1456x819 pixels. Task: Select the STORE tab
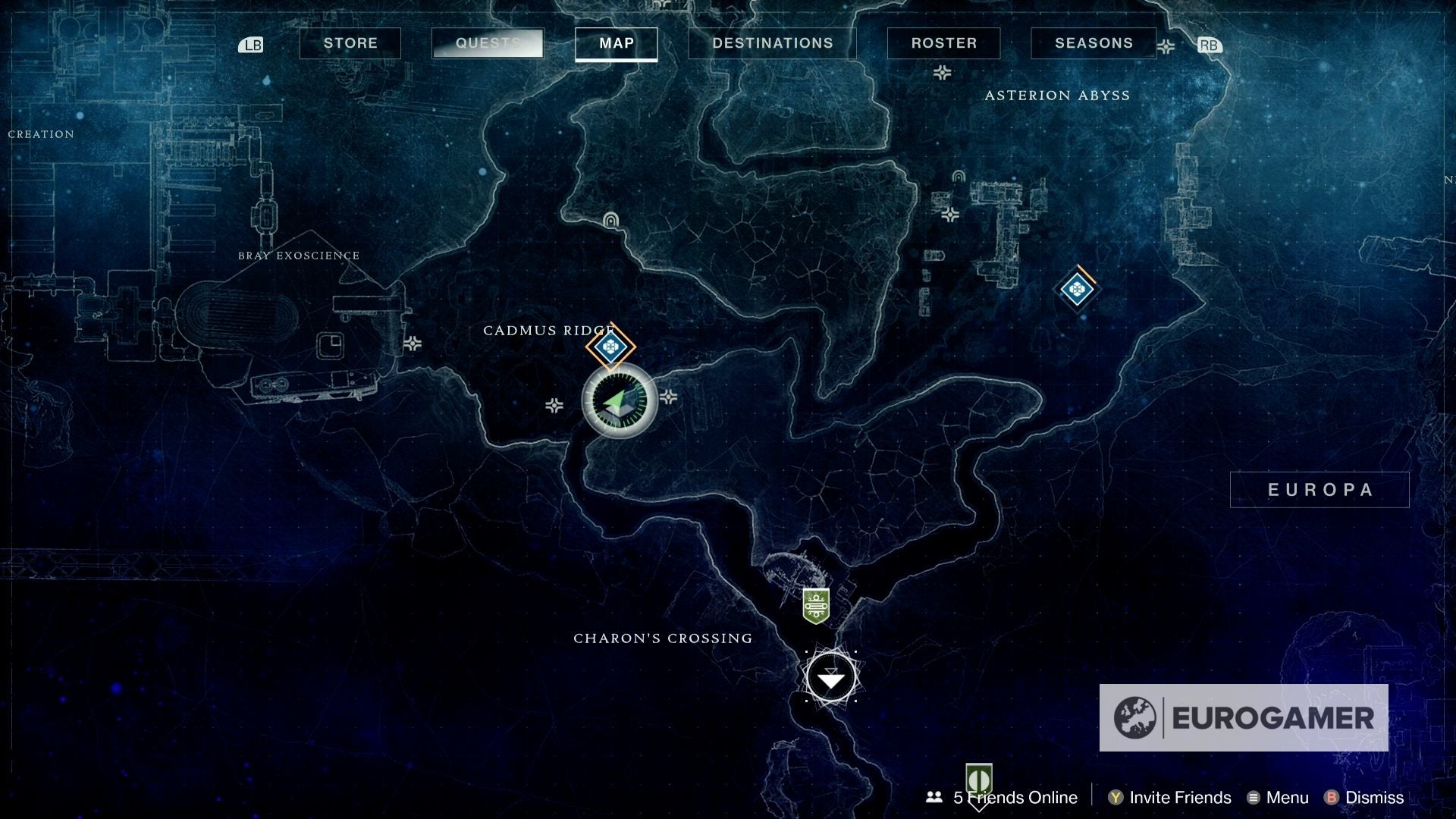350,43
